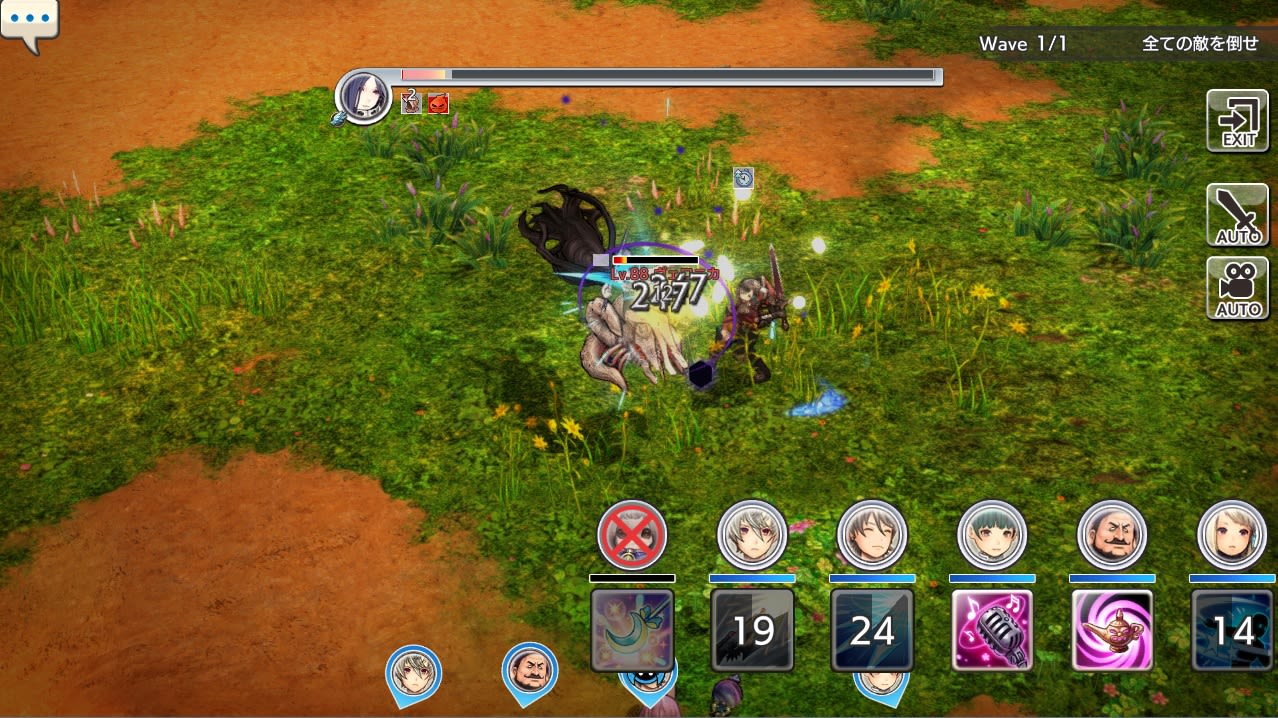Click the boss portrait beside health bar
The width and height of the screenshot is (1278, 718).
(x=364, y=97)
